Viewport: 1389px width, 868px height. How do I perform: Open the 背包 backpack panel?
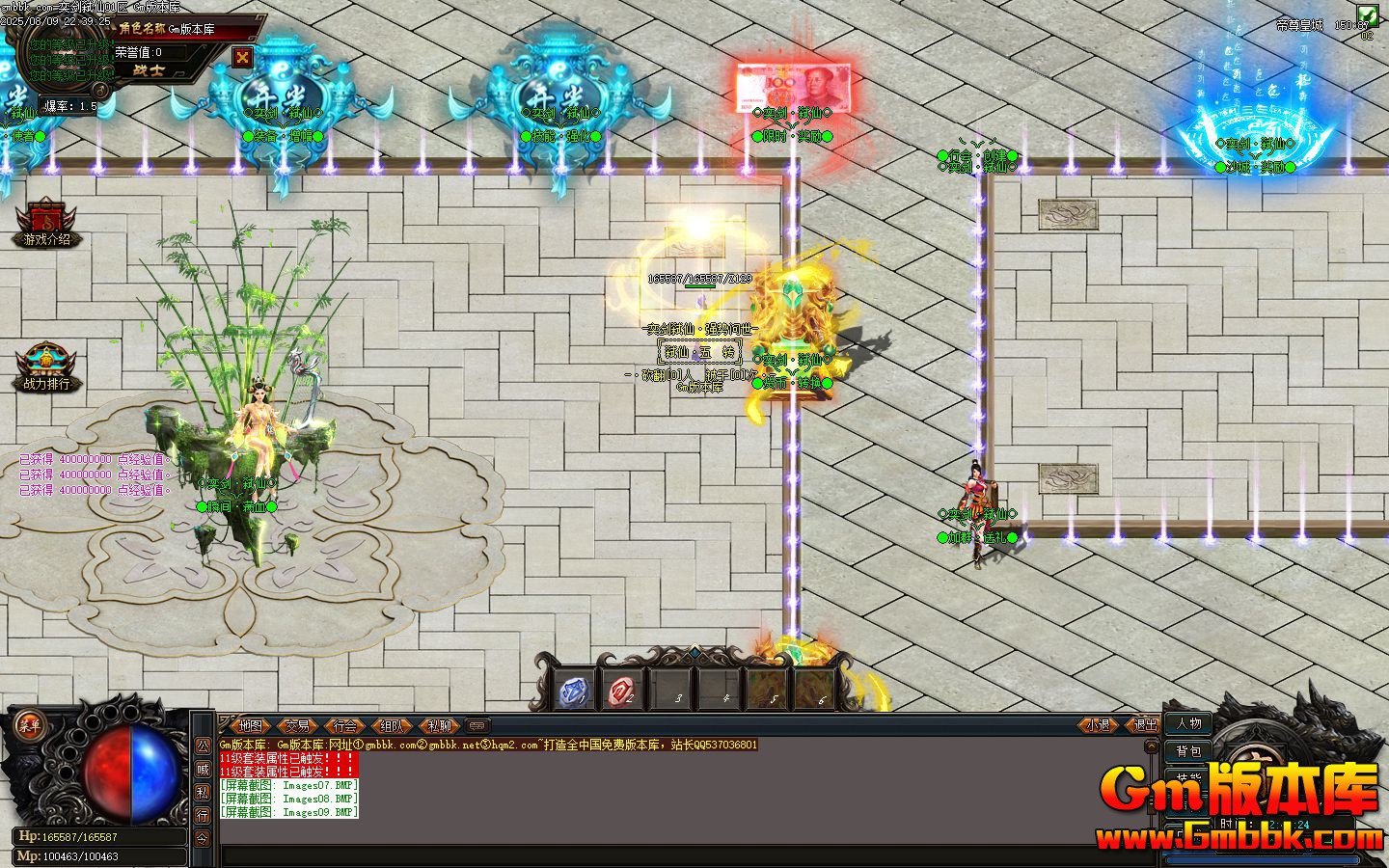[1189, 750]
